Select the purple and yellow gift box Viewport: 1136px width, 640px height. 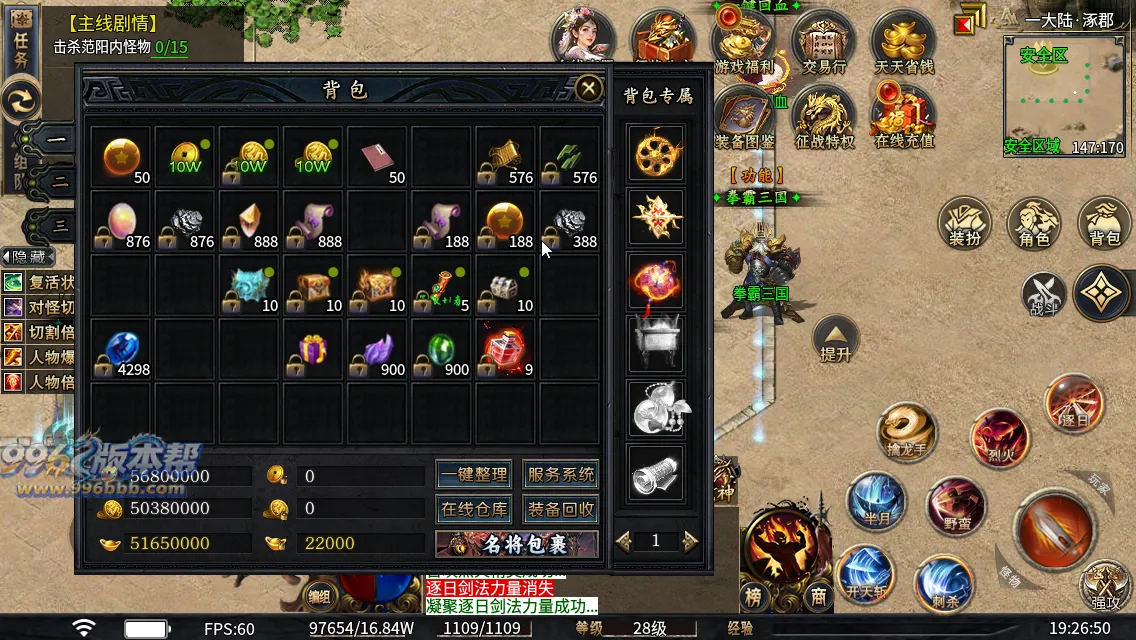(313, 349)
